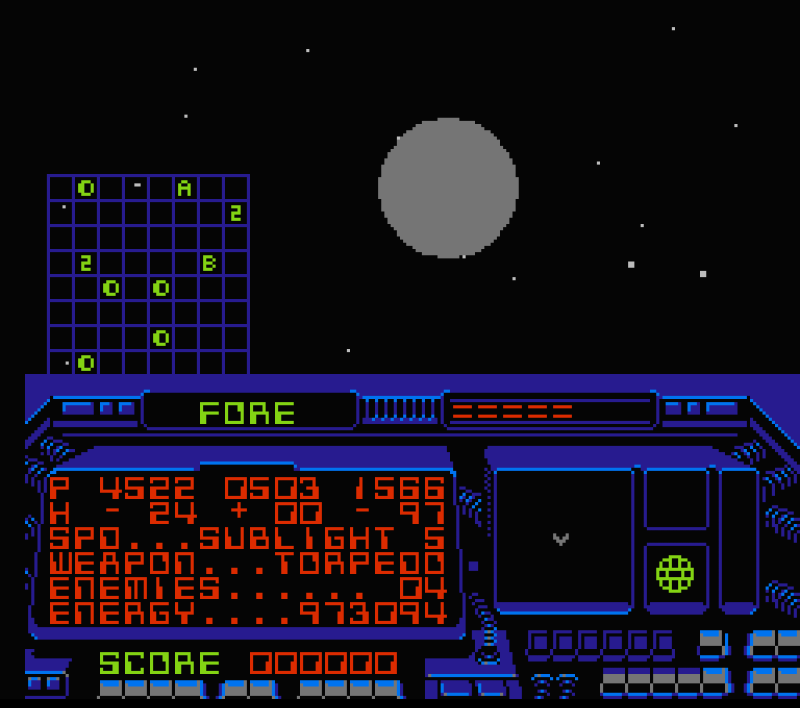Select starbase A marker on the sector grid

pyautogui.click(x=185, y=188)
